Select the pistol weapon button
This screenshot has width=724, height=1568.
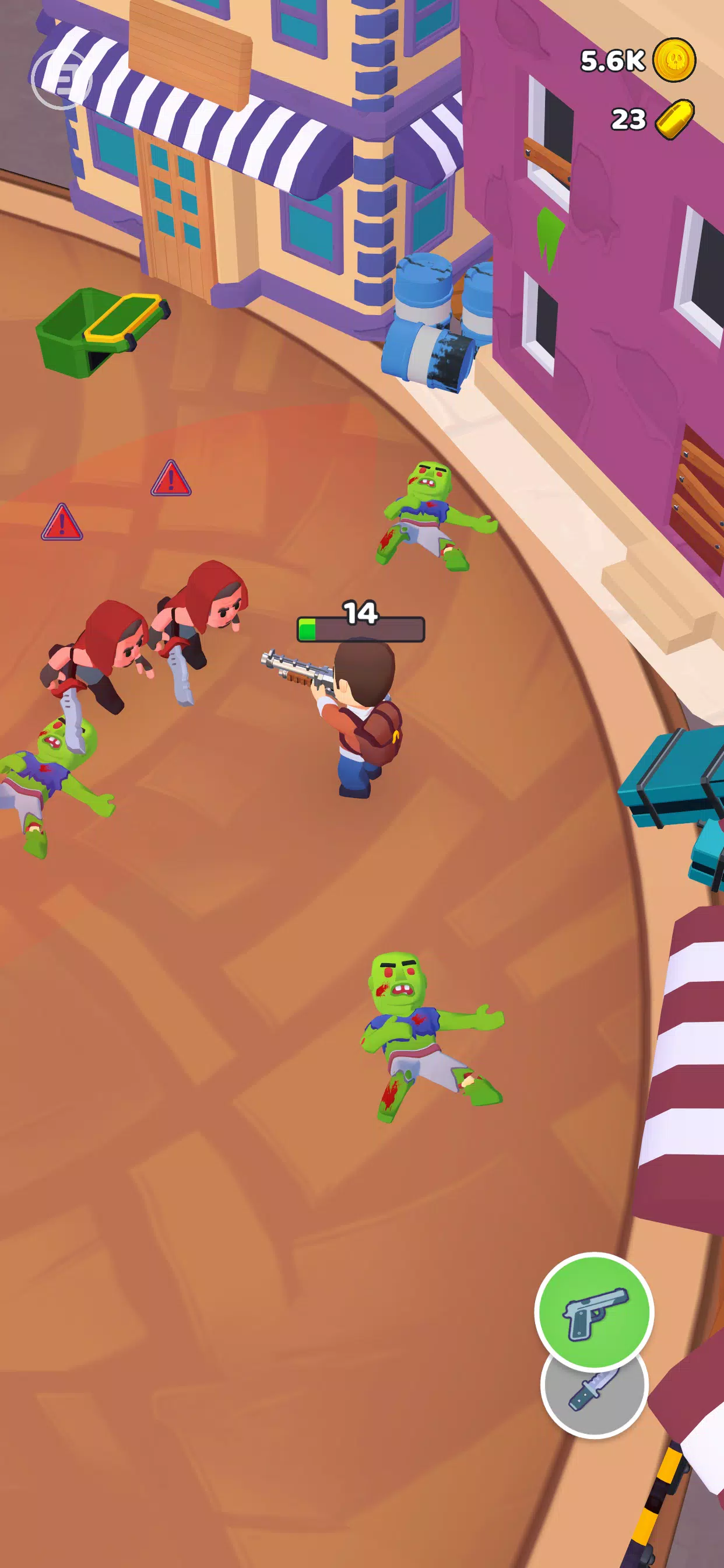coord(594,1311)
